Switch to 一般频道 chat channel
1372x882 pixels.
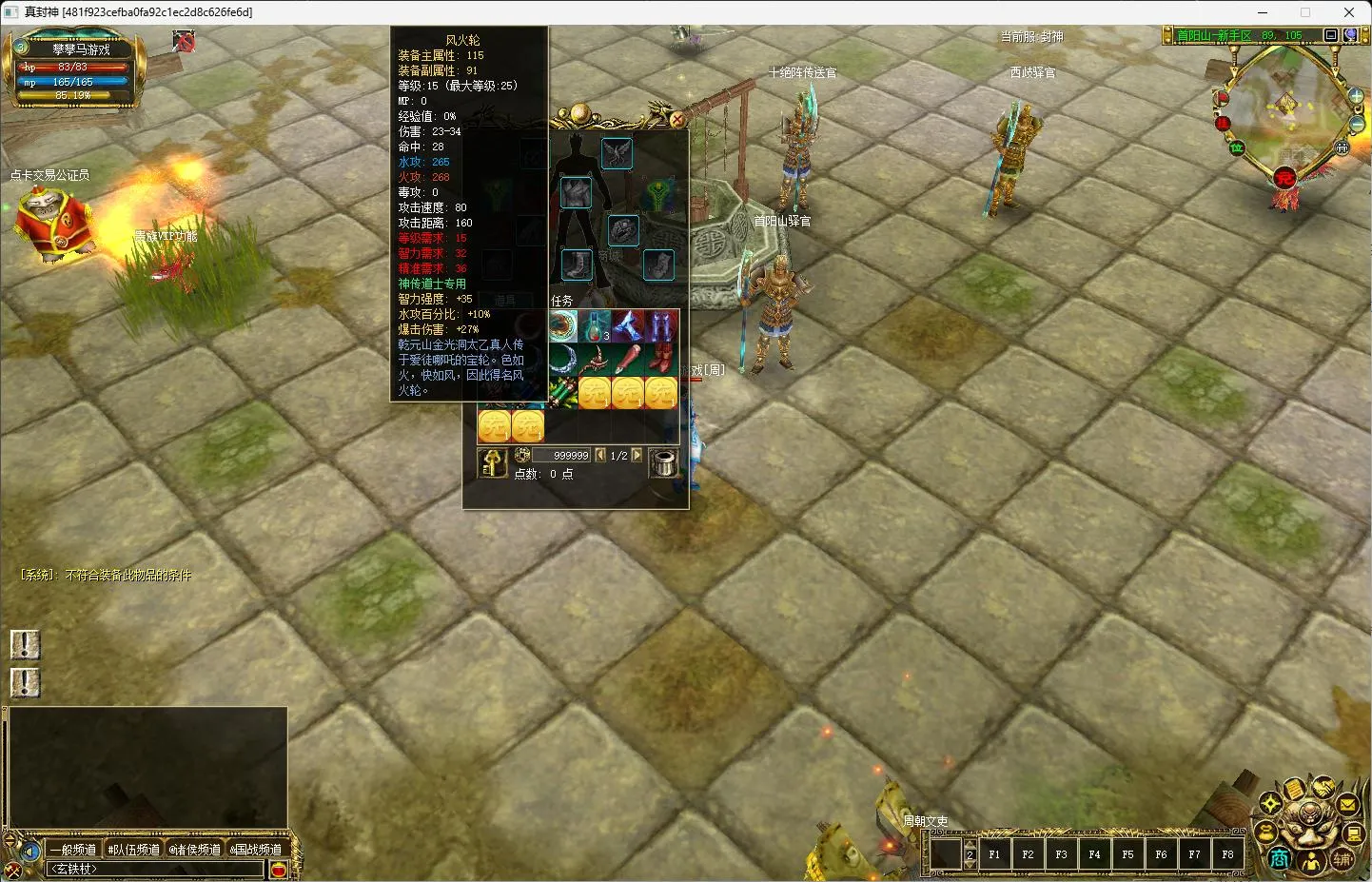73,850
